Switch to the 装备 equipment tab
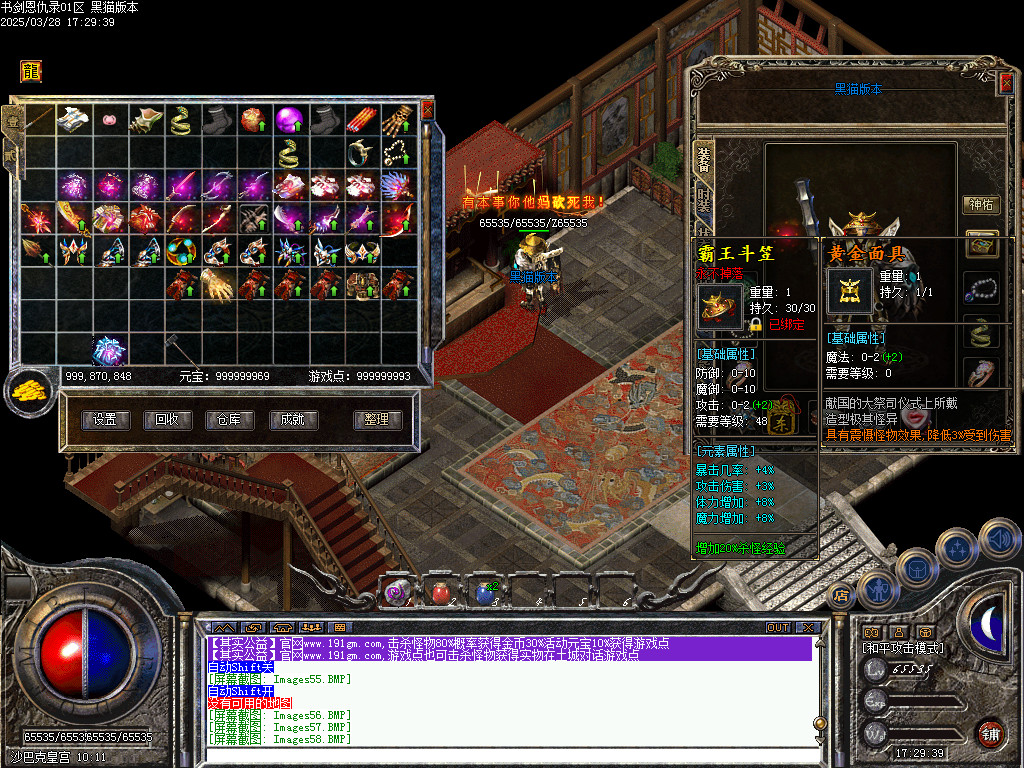Image resolution: width=1024 pixels, height=768 pixels. click(704, 160)
